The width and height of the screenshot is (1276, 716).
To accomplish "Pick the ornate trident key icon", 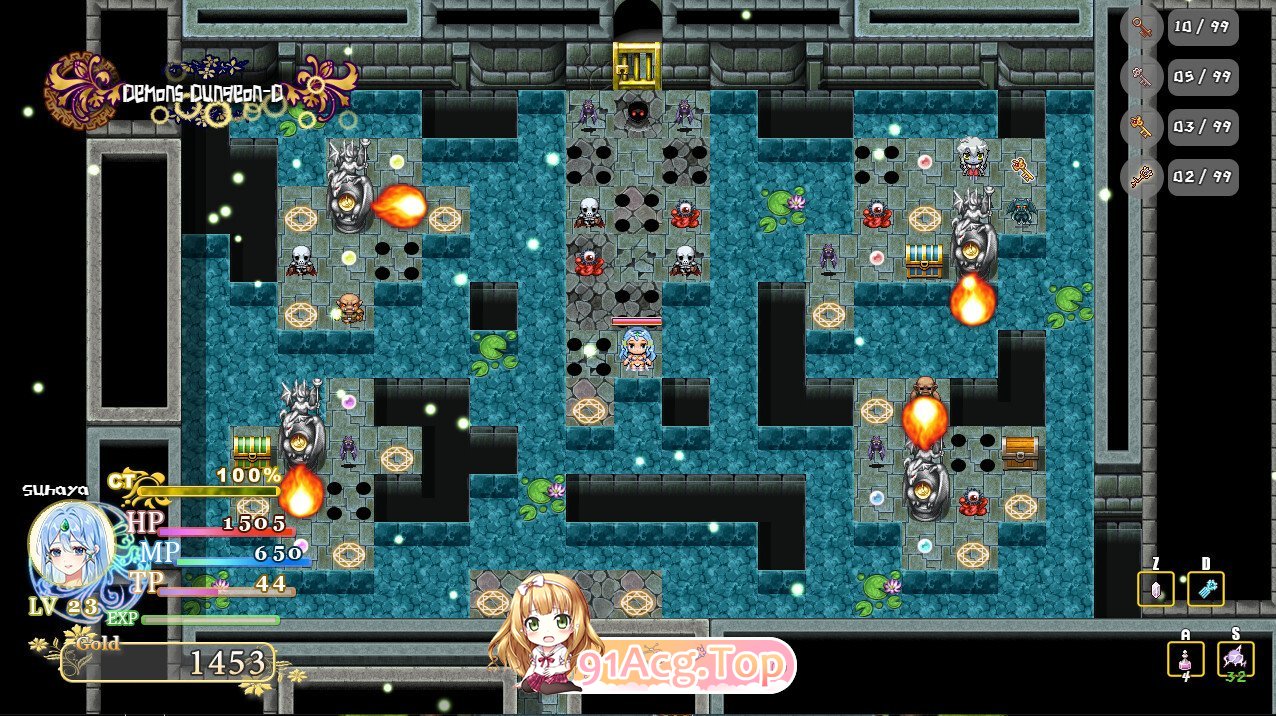I will [x=1141, y=177].
